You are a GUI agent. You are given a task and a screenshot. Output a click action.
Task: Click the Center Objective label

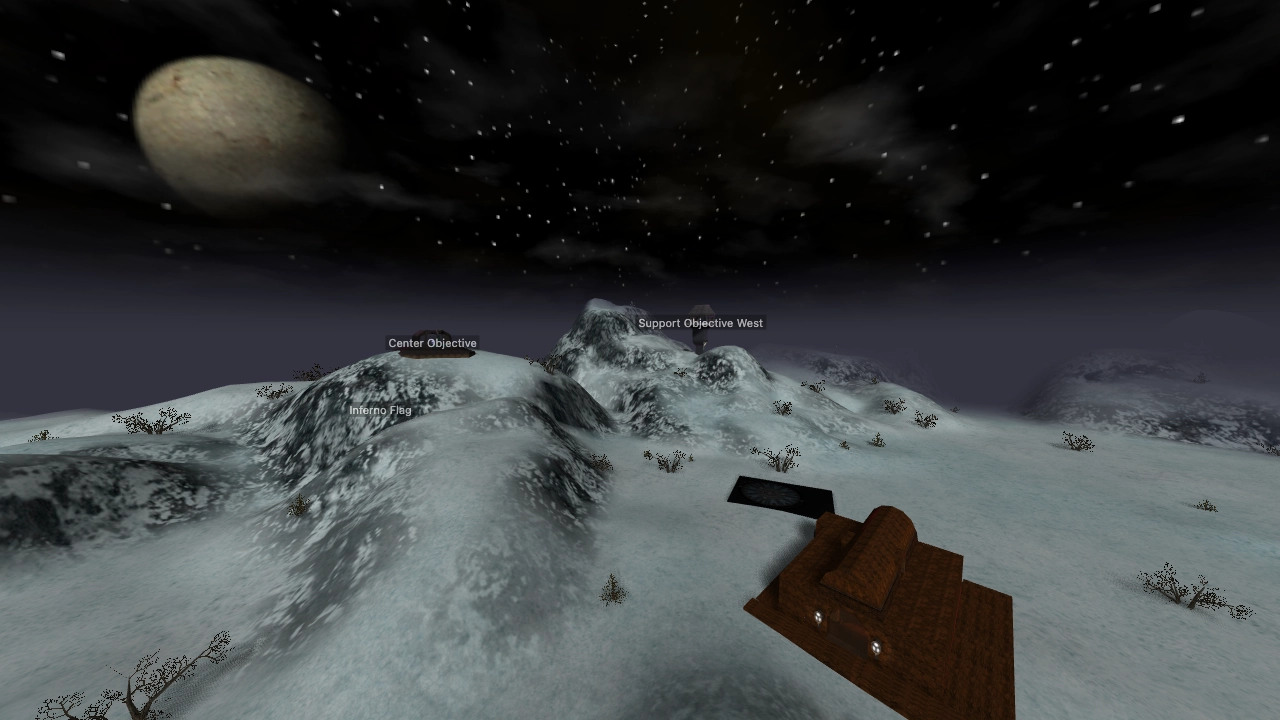coord(432,343)
